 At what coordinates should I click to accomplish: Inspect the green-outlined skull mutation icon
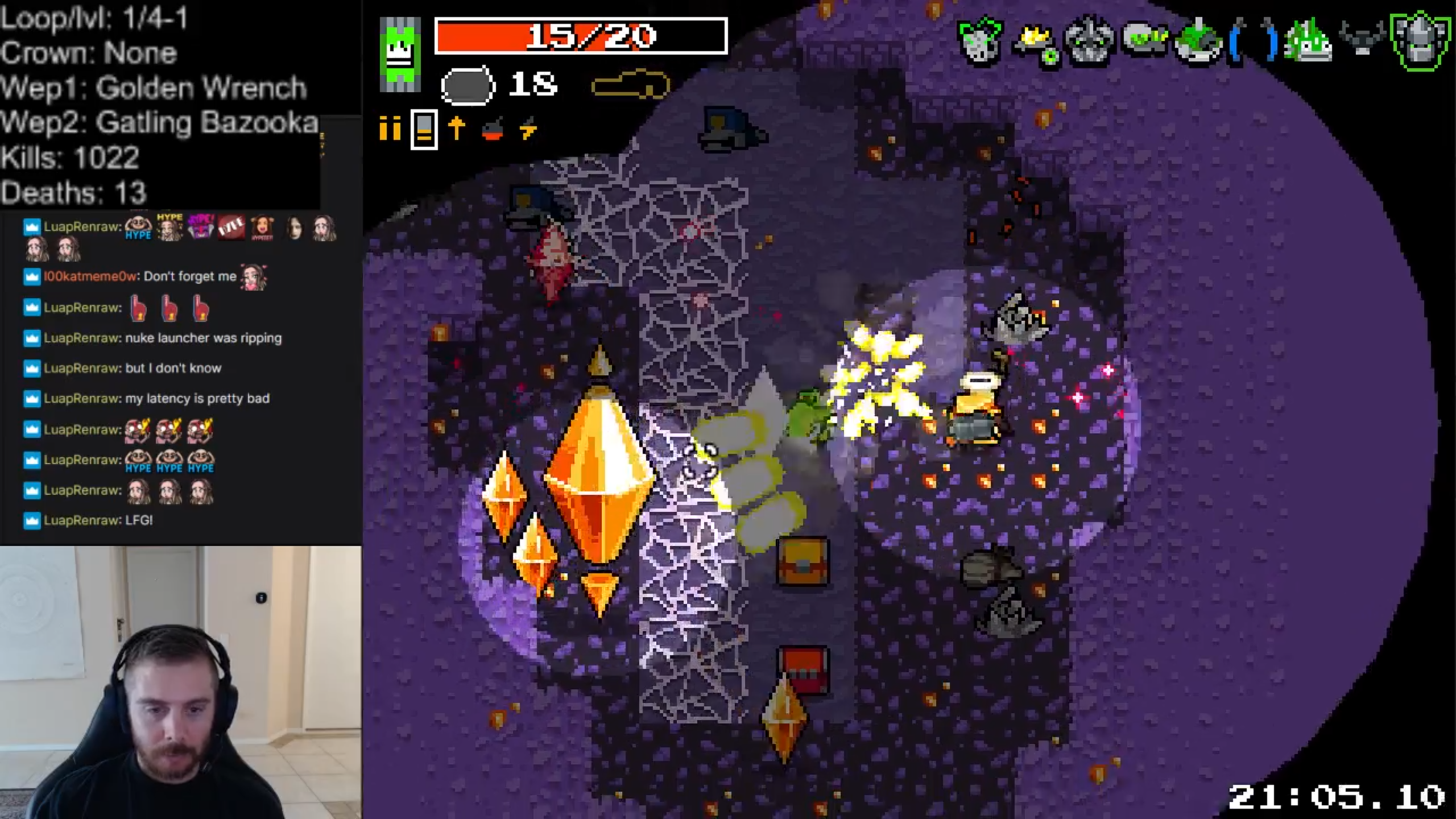(x=979, y=41)
